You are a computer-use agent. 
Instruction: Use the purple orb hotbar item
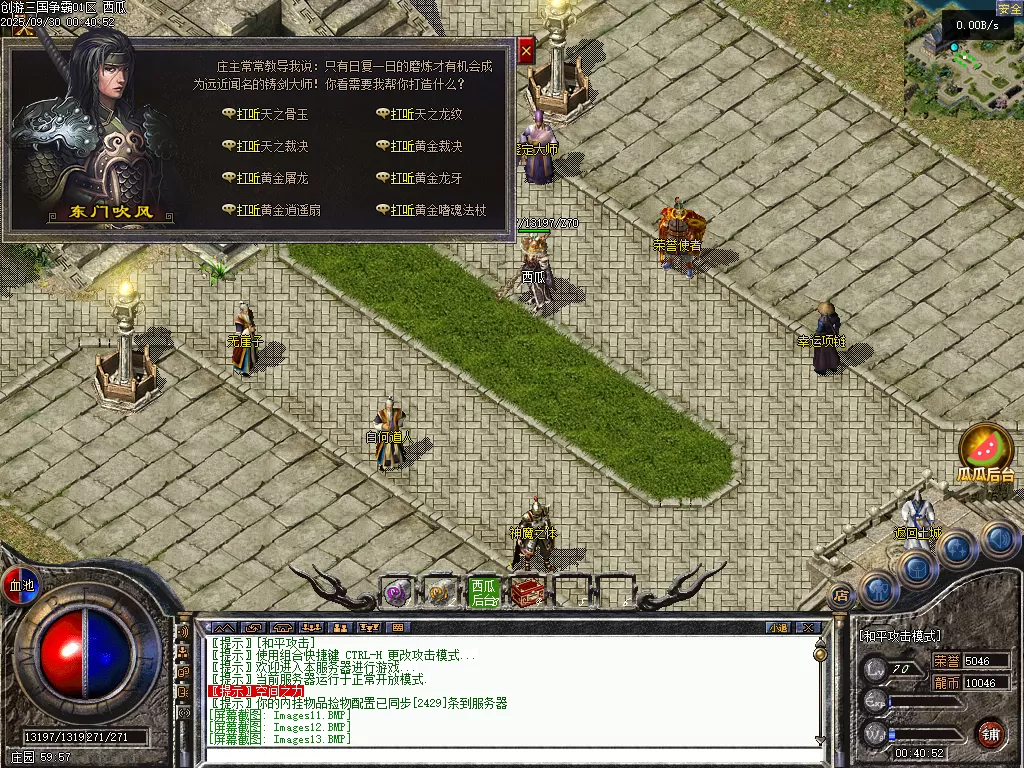click(x=397, y=592)
